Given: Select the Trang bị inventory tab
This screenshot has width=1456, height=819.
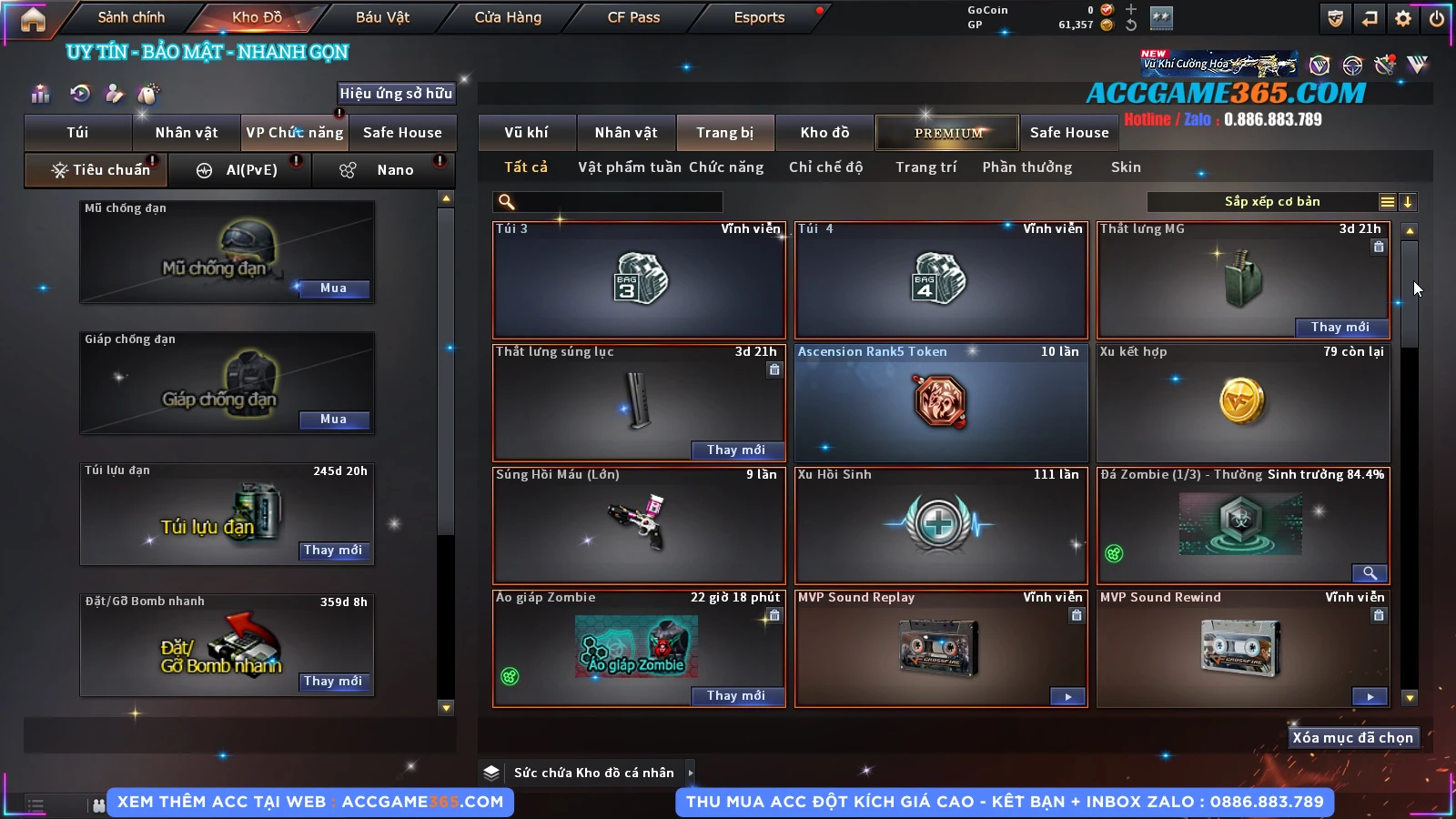Looking at the screenshot, I should coord(724,133).
